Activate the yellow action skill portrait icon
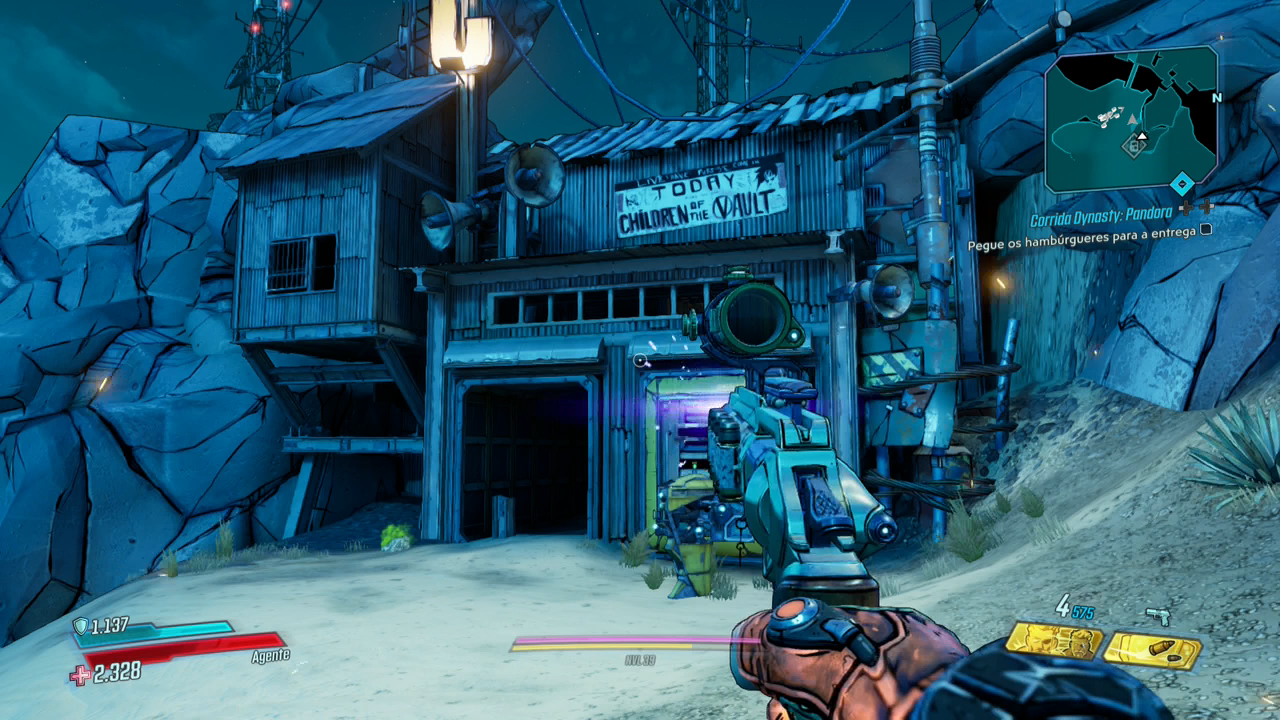 (1053, 640)
